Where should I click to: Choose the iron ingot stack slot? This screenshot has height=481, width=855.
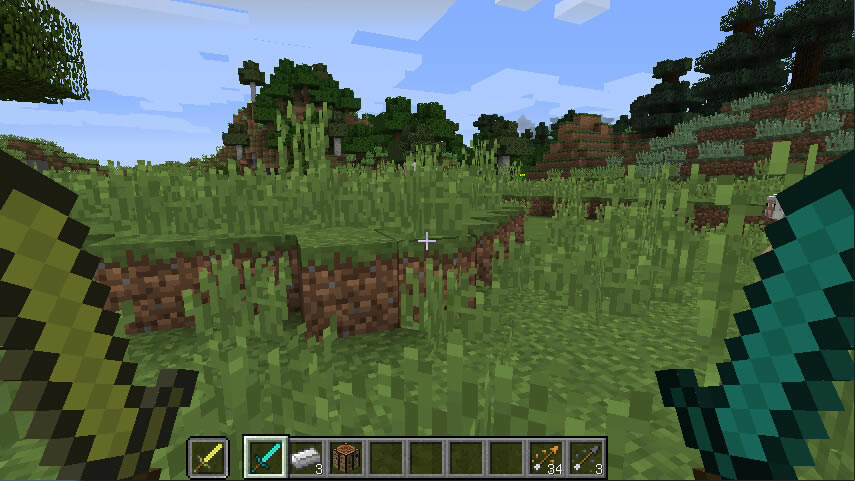[306, 457]
